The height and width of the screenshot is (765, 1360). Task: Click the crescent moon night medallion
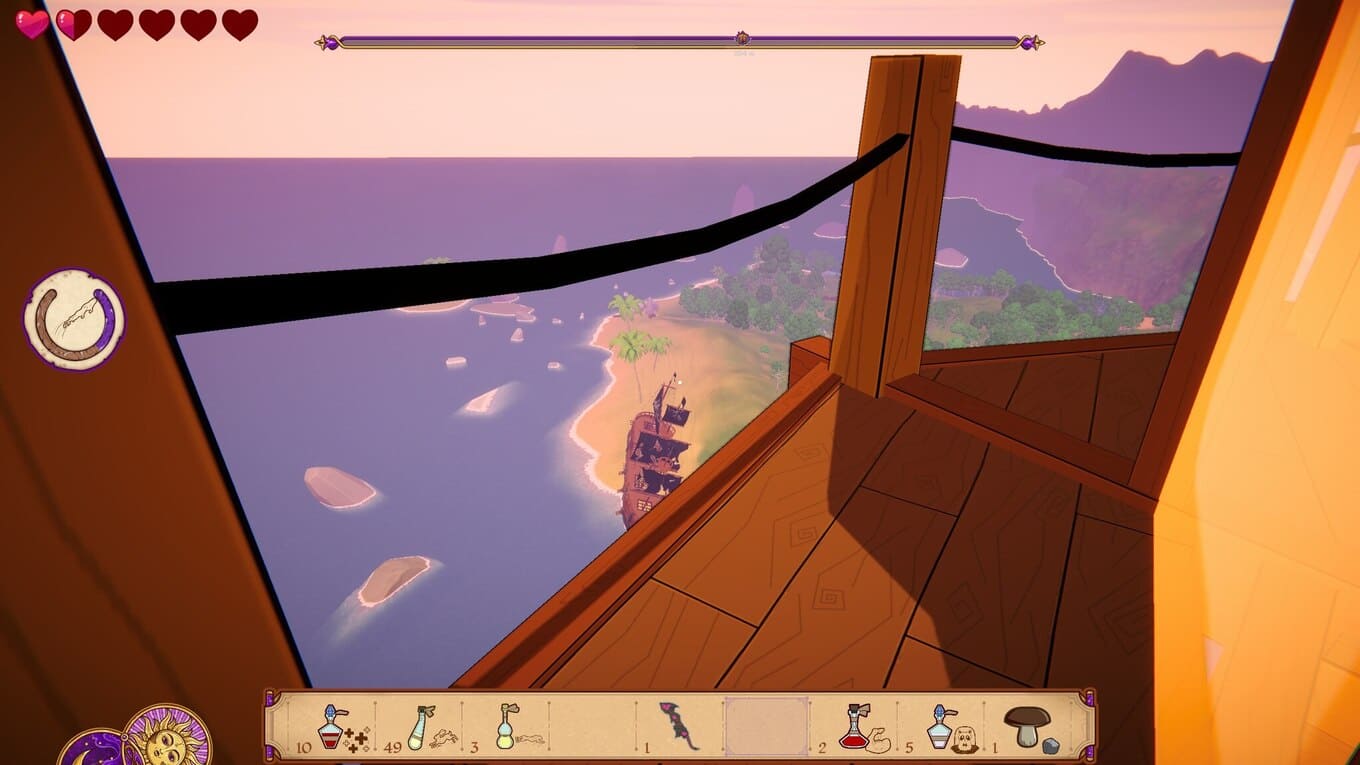coord(88,750)
